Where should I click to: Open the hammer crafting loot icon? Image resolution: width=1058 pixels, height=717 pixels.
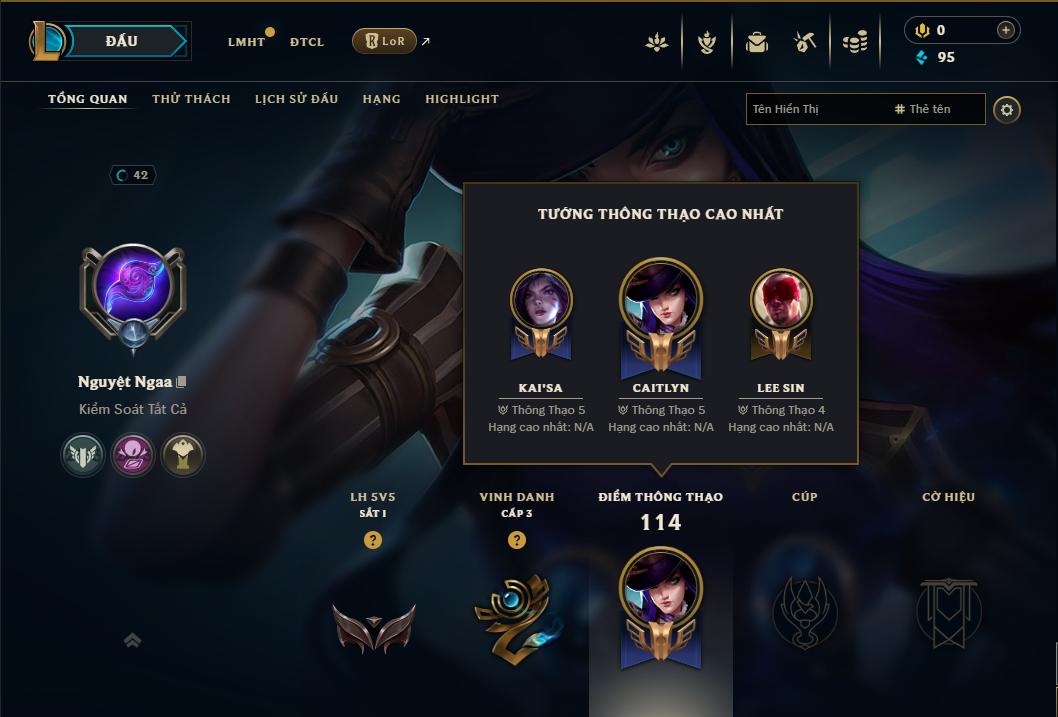tap(805, 42)
